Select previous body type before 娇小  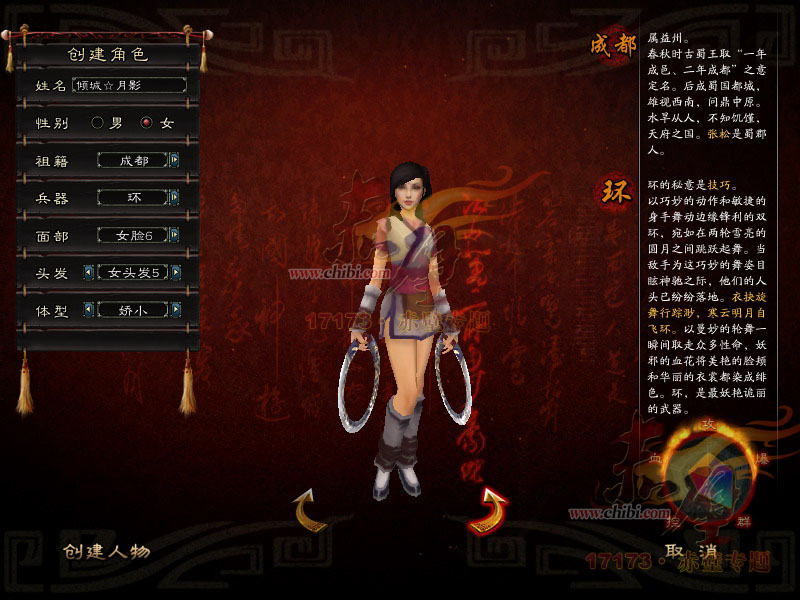coord(89,311)
